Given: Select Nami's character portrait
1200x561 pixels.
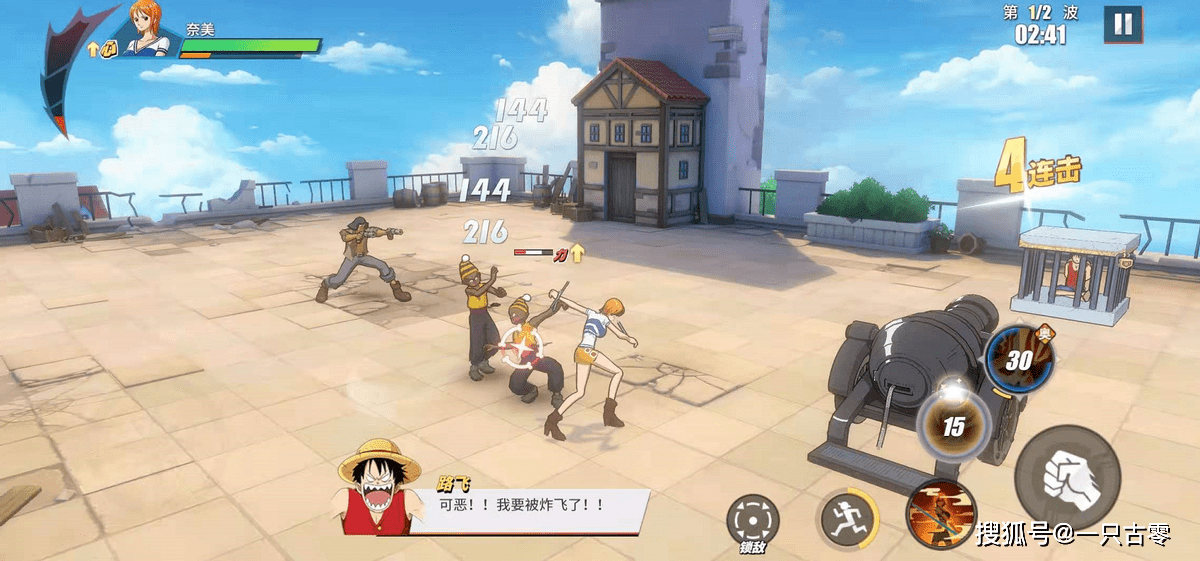Looking at the screenshot, I should [149, 28].
